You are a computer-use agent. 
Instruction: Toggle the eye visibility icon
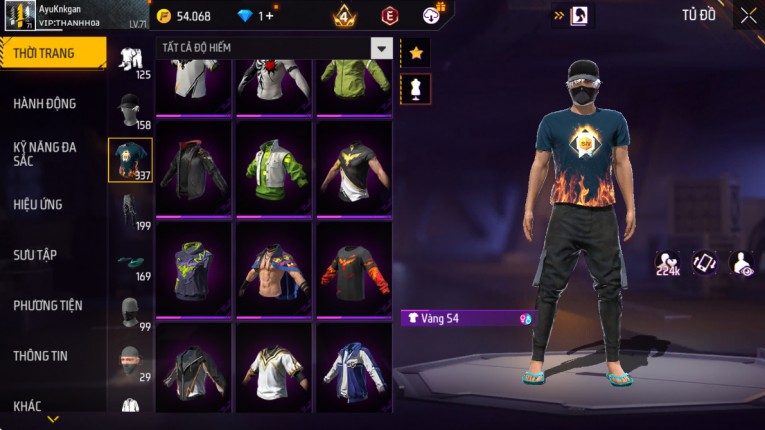pyautogui.click(x=742, y=262)
